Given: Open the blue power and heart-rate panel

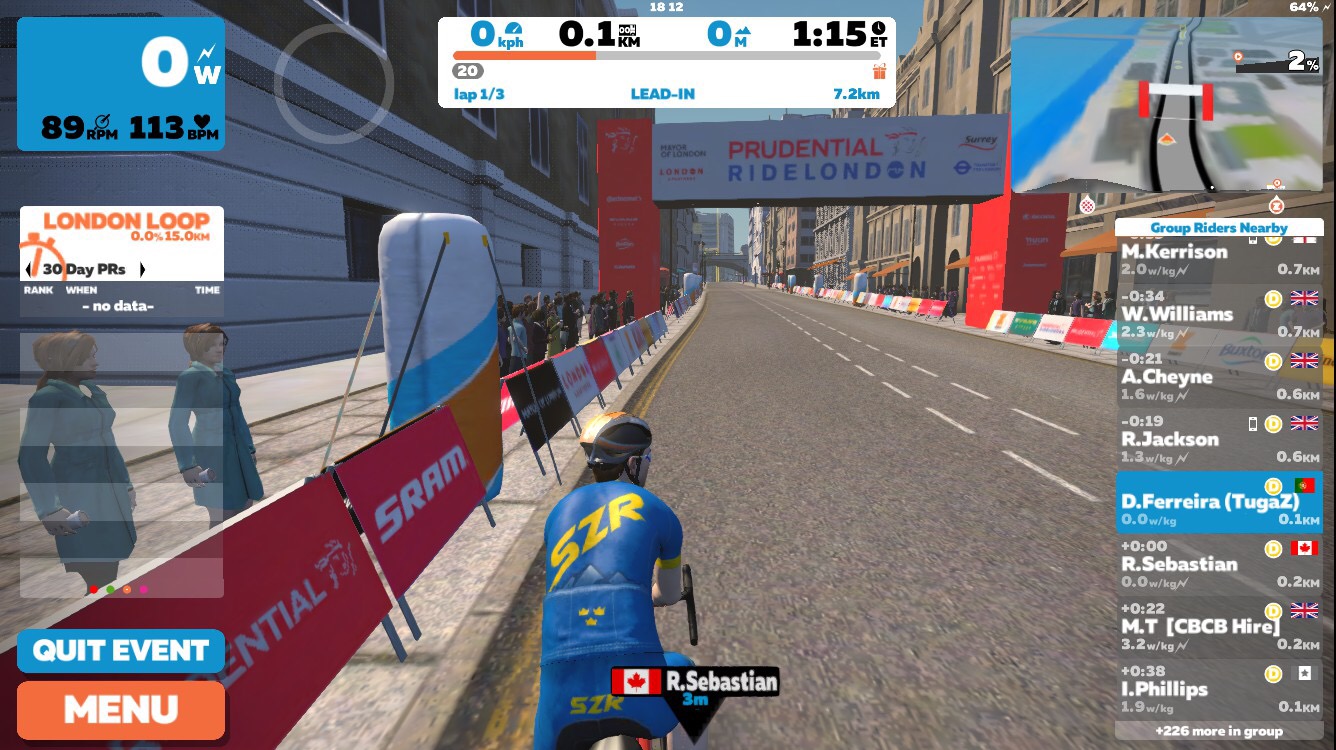Looking at the screenshot, I should point(121,84).
